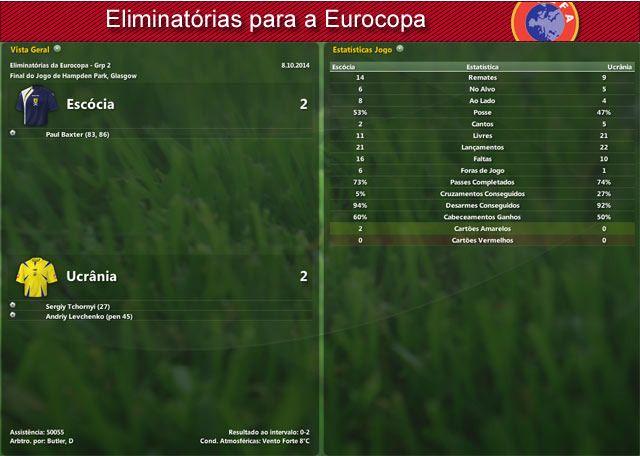Image resolution: width=640 pixels, height=456 pixels.
Task: Choose penalty scorer Andriy Levchenko
Action: pos(89,316)
